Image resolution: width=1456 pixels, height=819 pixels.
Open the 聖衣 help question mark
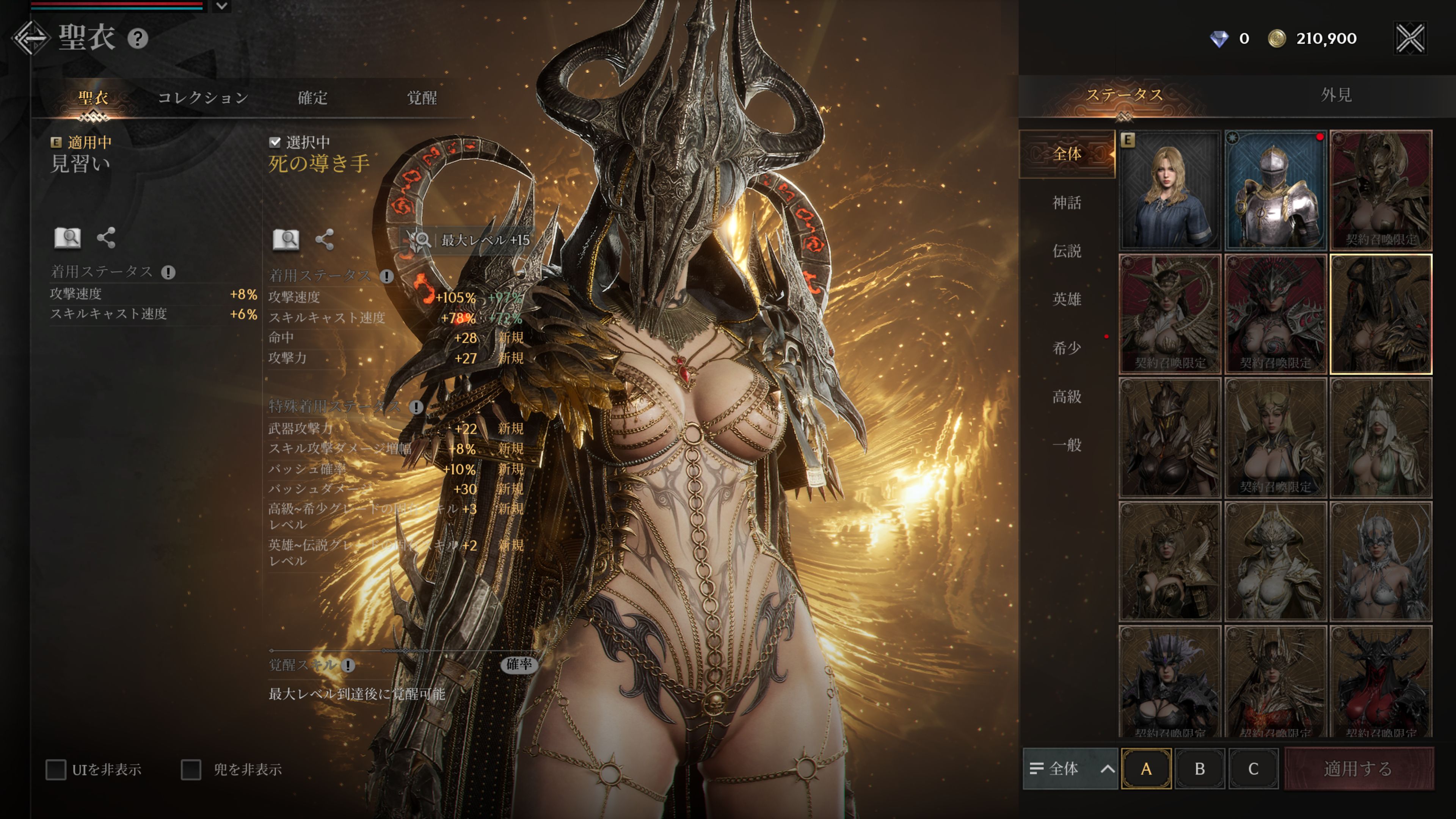[x=137, y=38]
